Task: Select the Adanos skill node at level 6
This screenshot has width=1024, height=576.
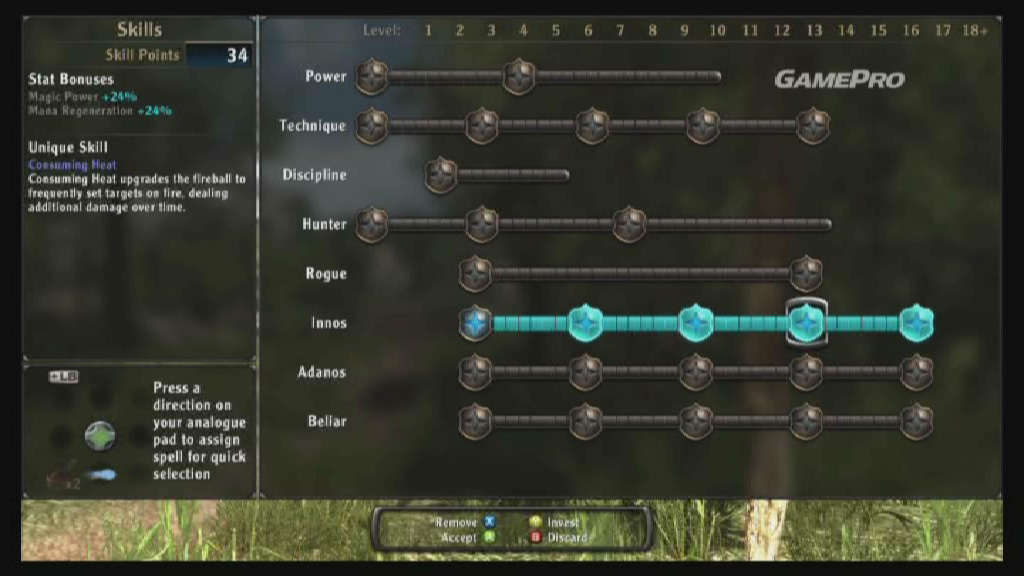Action: pos(585,372)
